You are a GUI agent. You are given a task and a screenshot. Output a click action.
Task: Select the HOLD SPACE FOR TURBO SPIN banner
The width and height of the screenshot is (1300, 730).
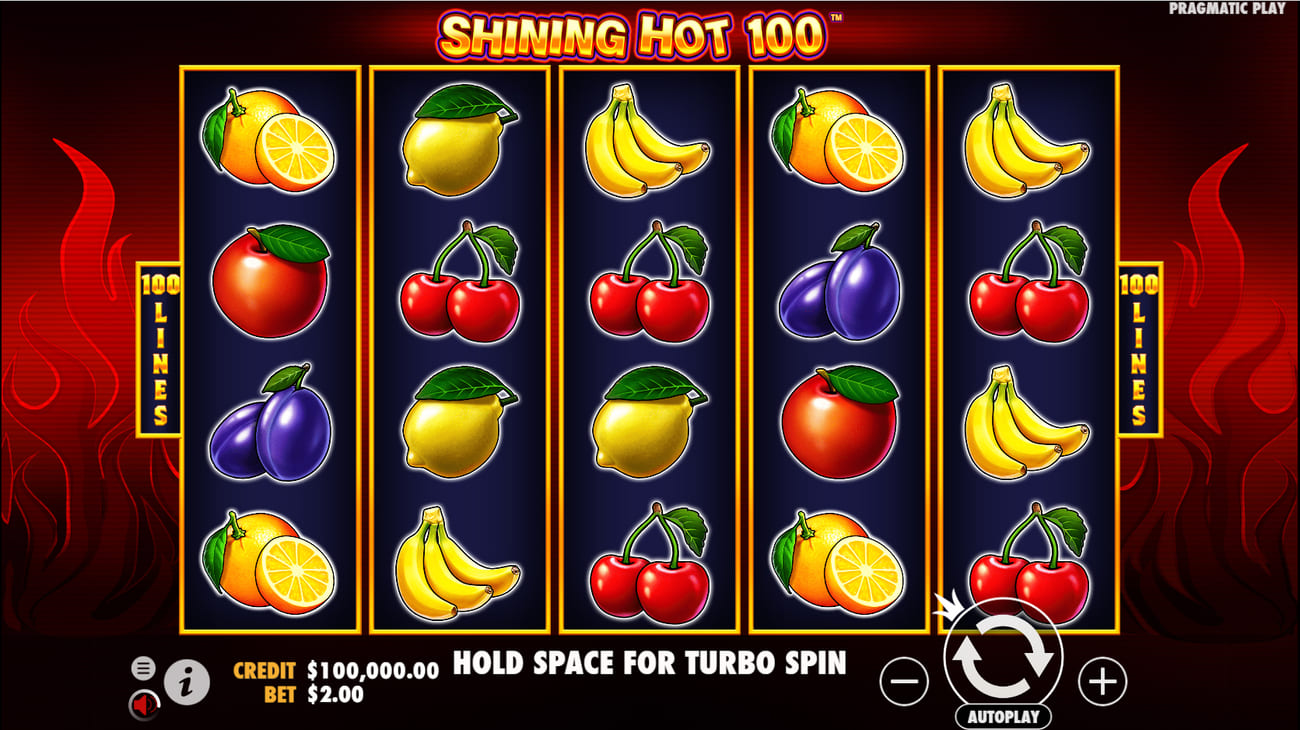click(x=650, y=663)
